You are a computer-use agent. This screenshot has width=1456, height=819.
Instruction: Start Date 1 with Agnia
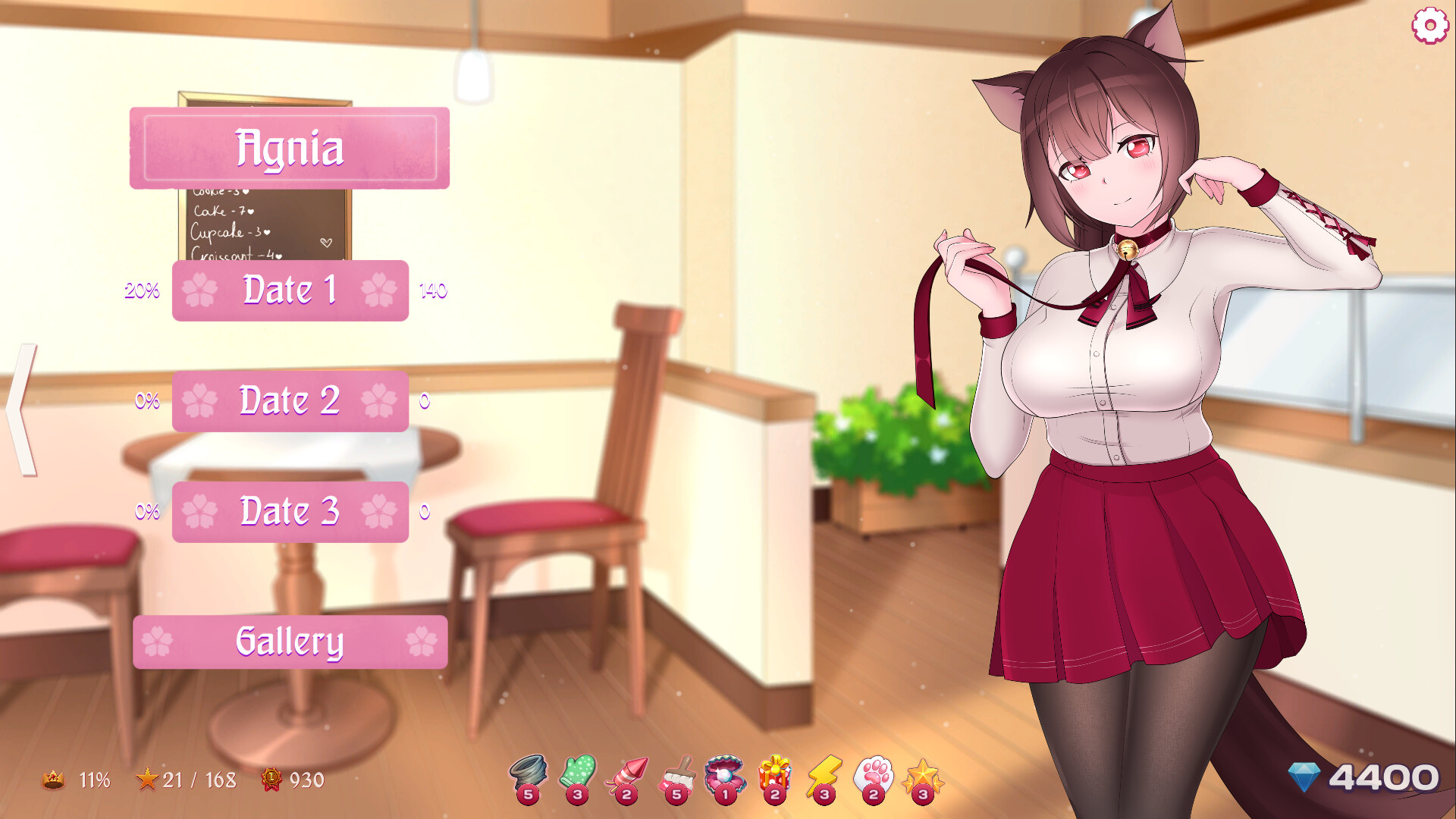tap(290, 289)
